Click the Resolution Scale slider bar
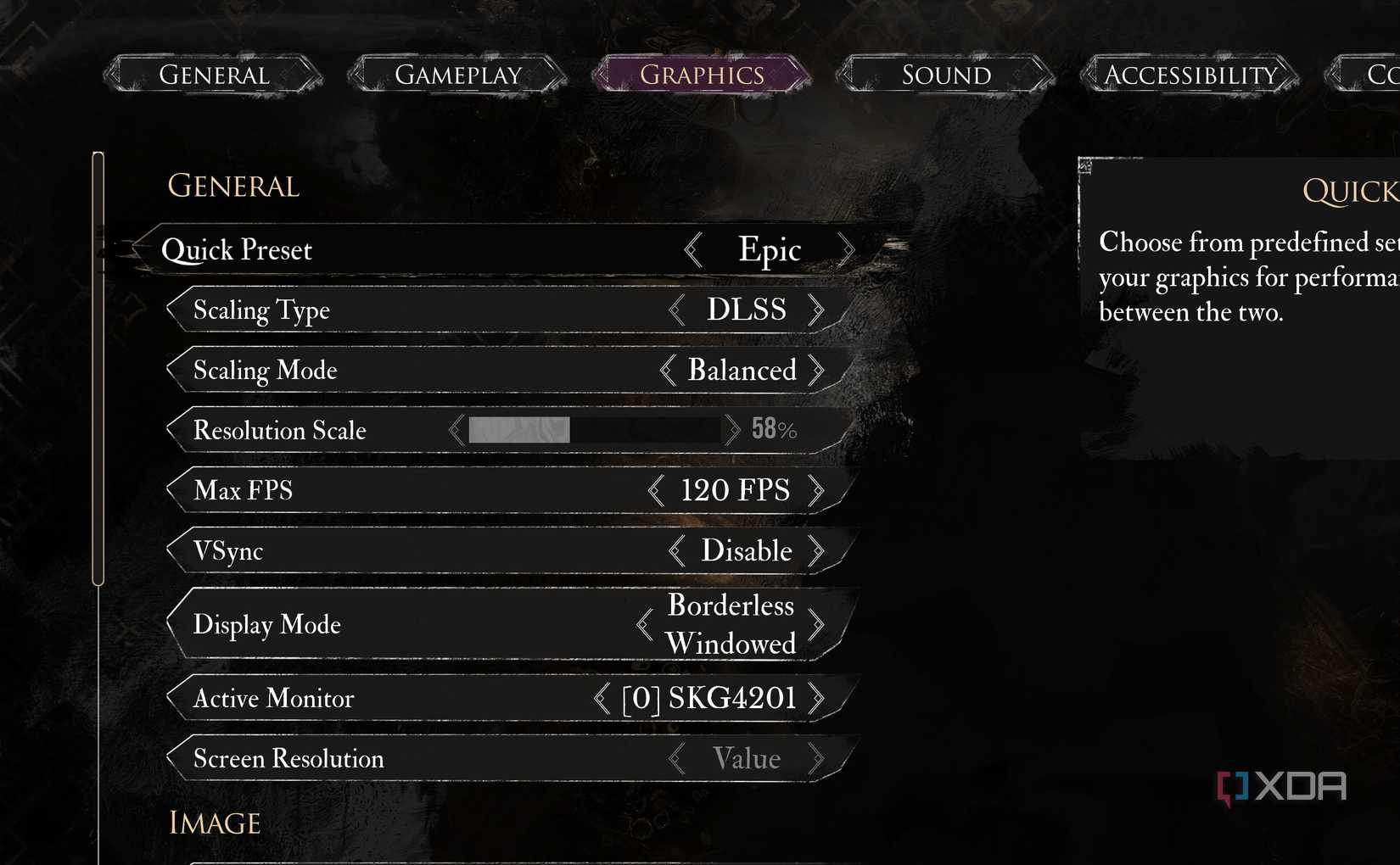 [594, 430]
